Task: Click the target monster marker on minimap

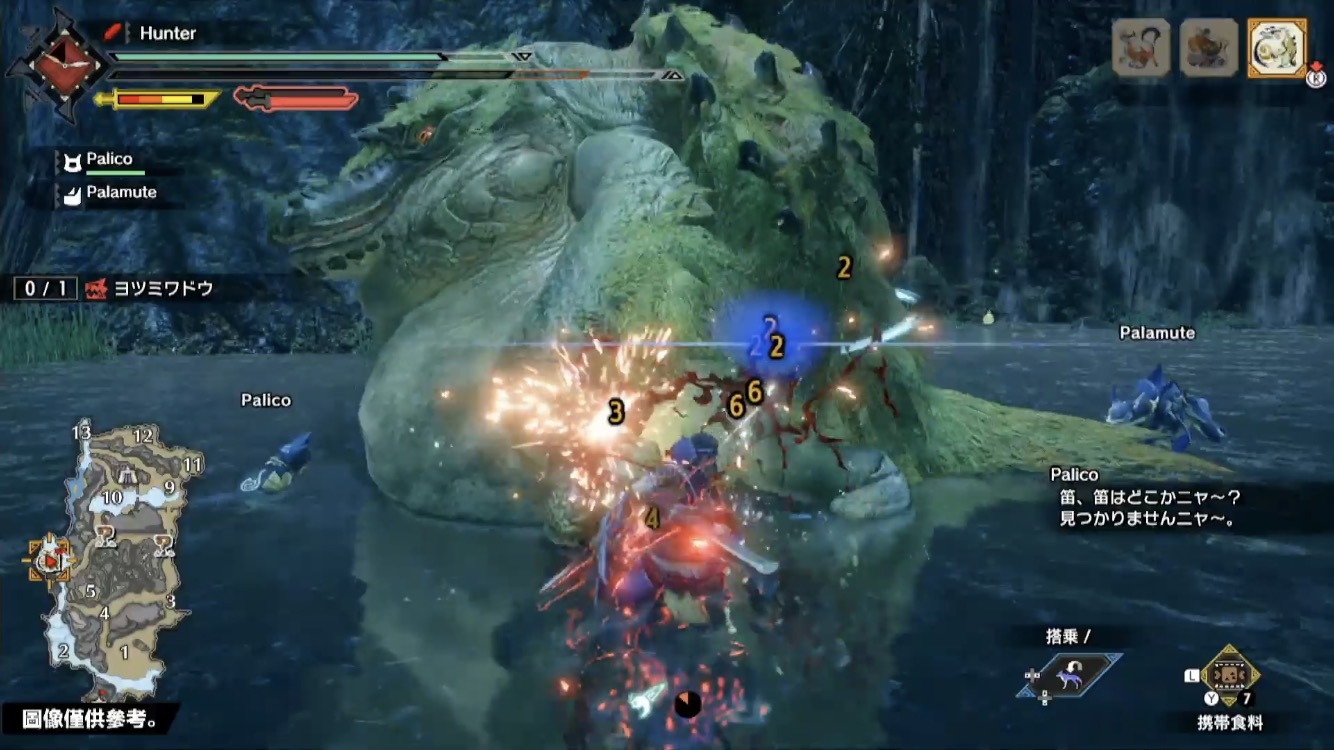Action: [x=48, y=562]
